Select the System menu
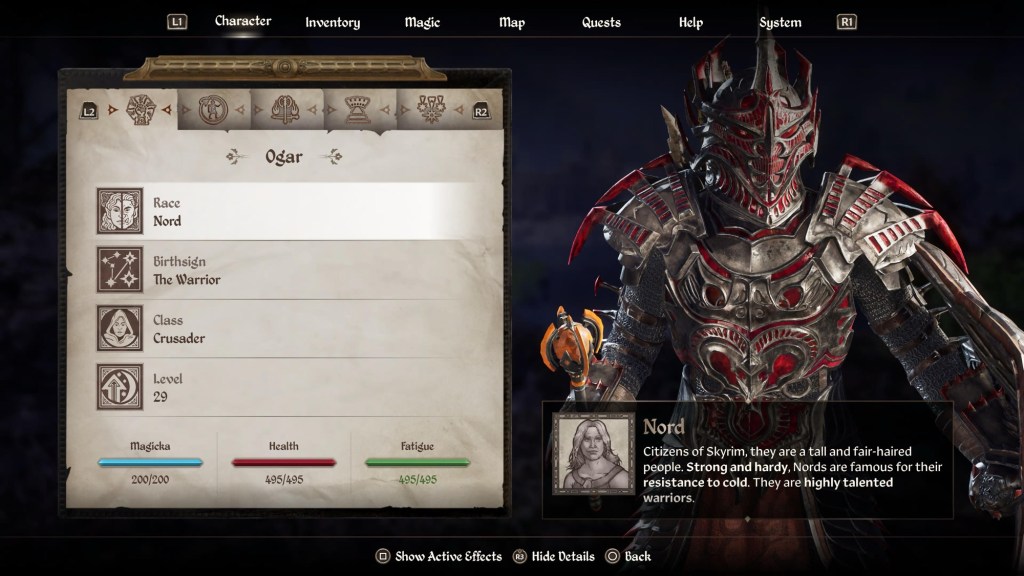1024x576 pixels. (779, 22)
